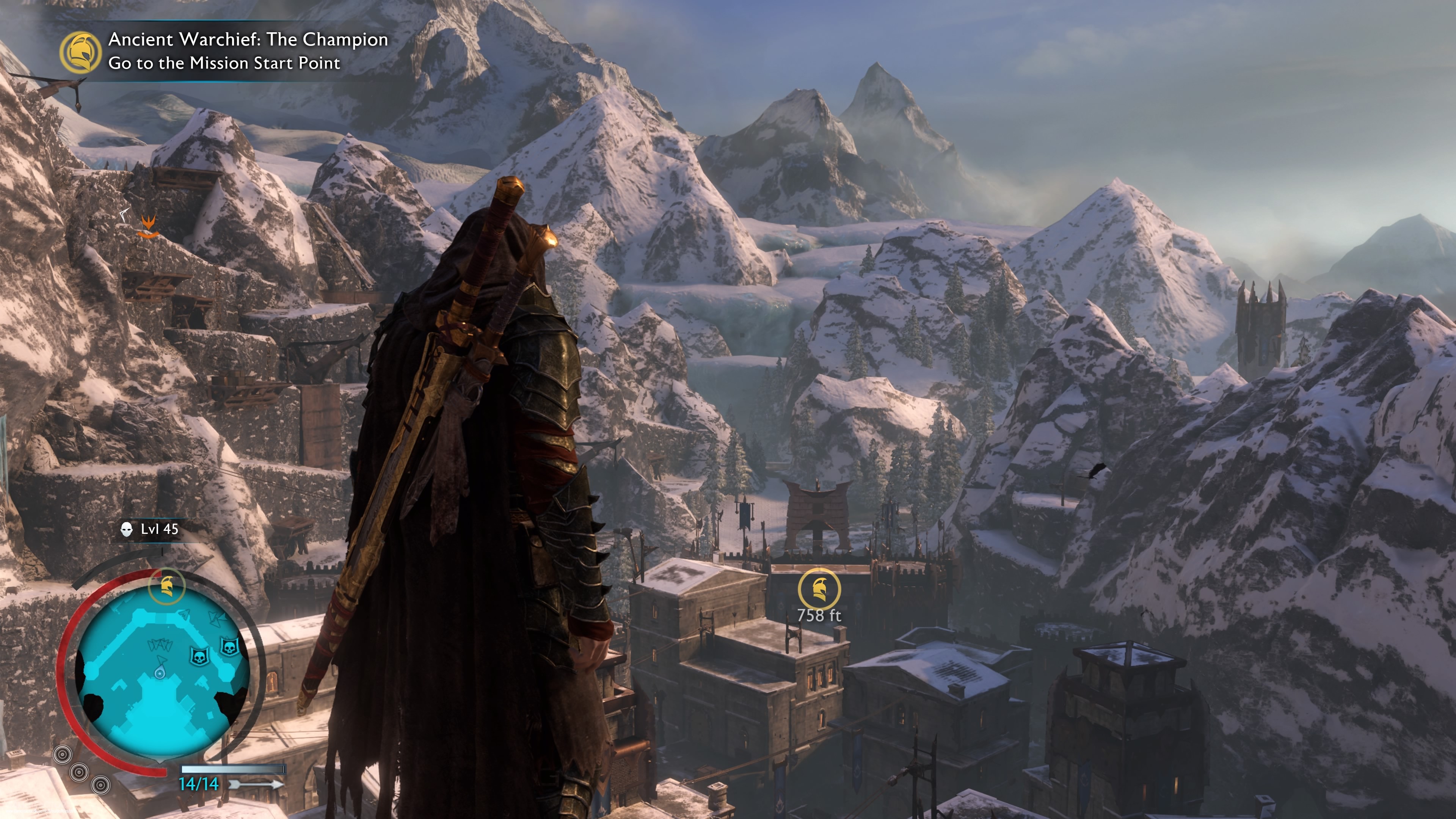1456x819 pixels.
Task: Click the white skull icon beside Lvl 45
Action: point(127,529)
